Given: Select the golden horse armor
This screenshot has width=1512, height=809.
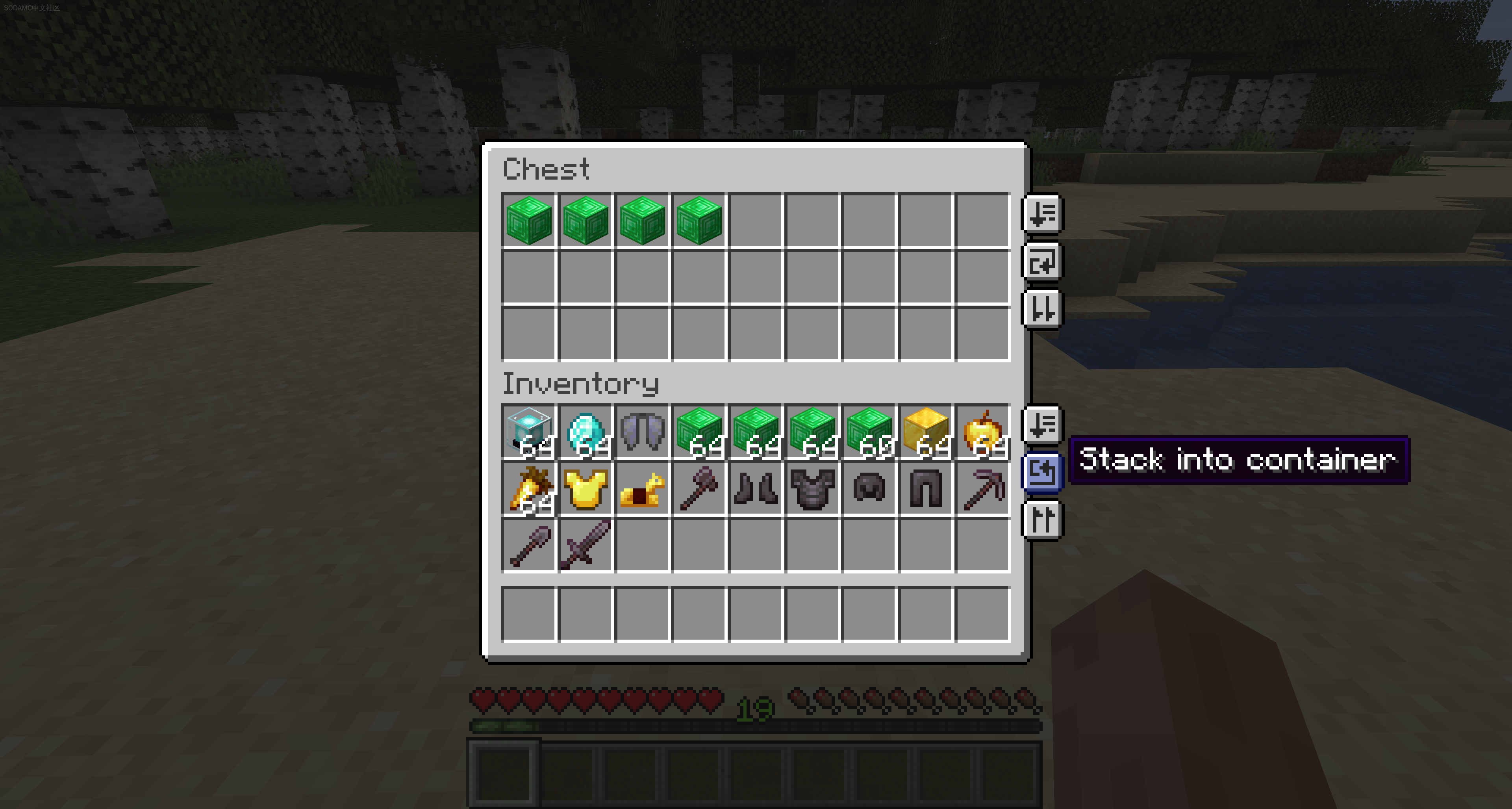Looking at the screenshot, I should [x=642, y=488].
